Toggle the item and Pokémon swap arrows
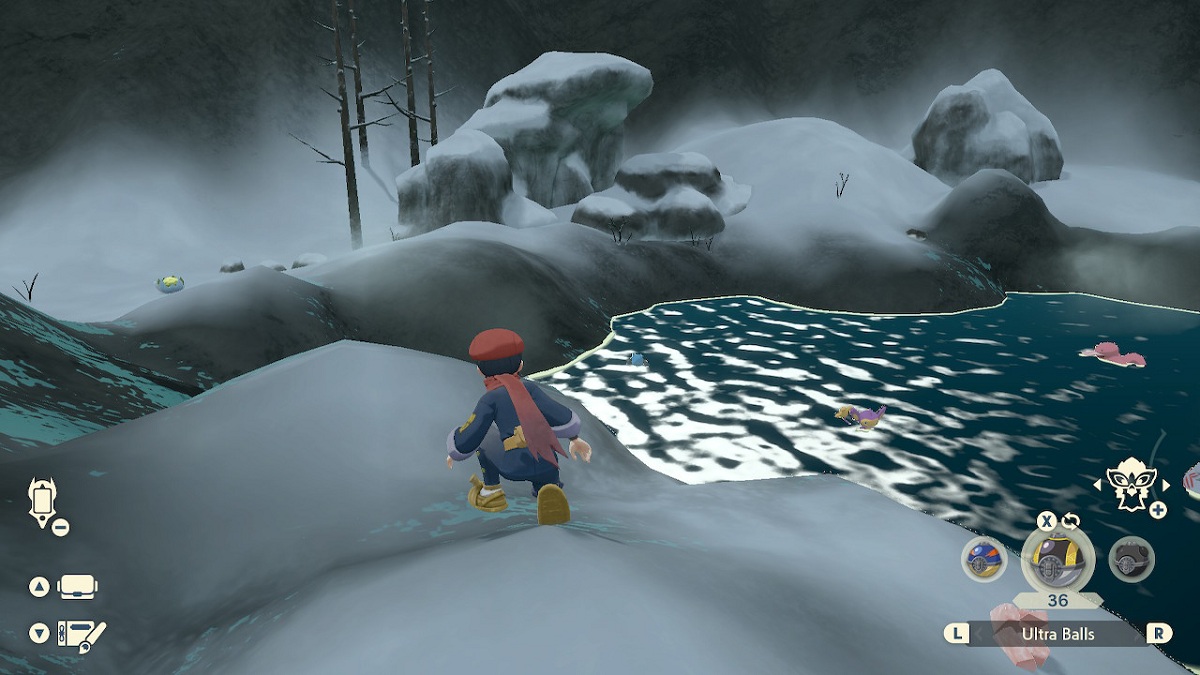 click(1069, 521)
